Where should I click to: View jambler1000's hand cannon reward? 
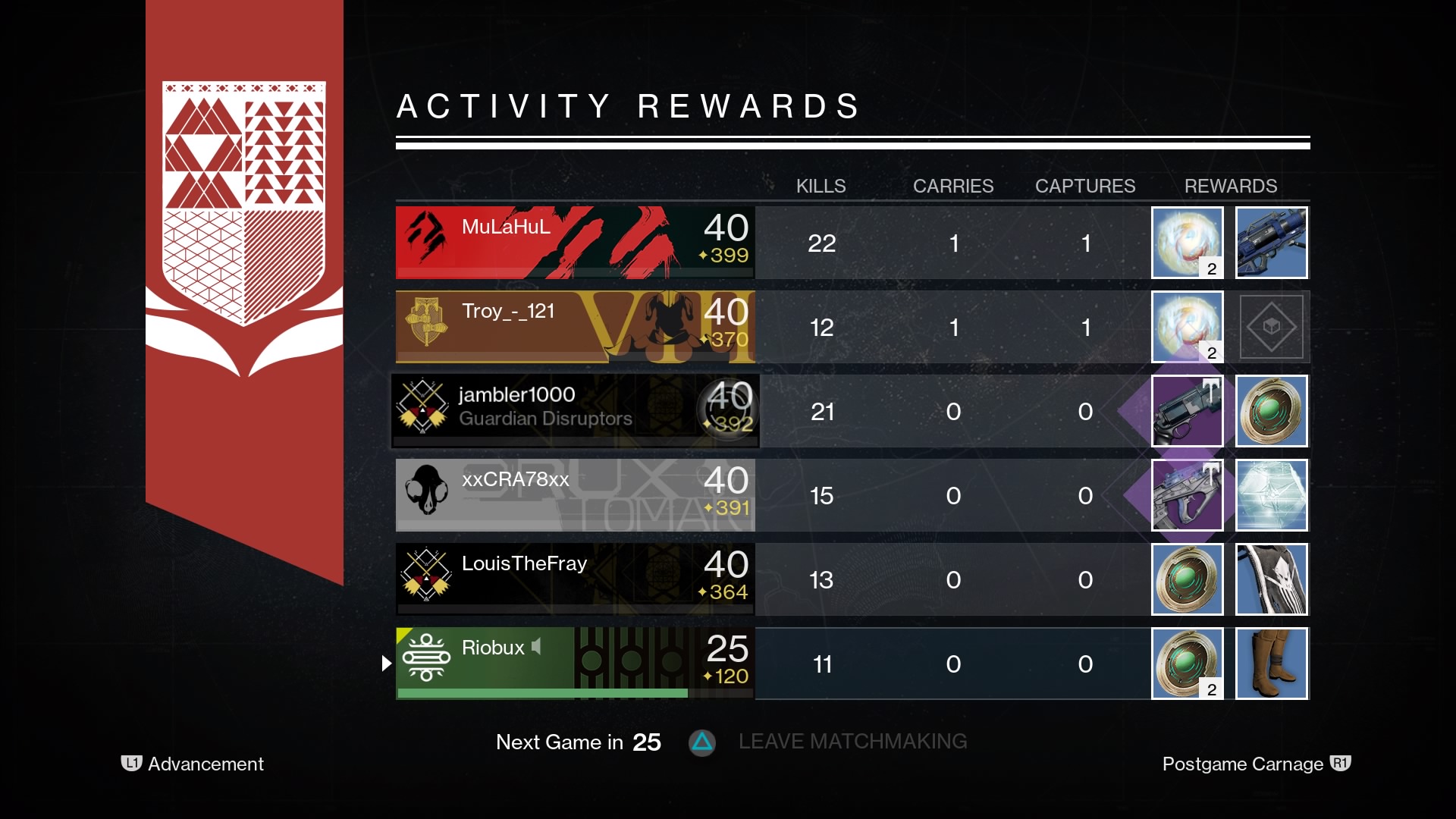pos(1188,411)
